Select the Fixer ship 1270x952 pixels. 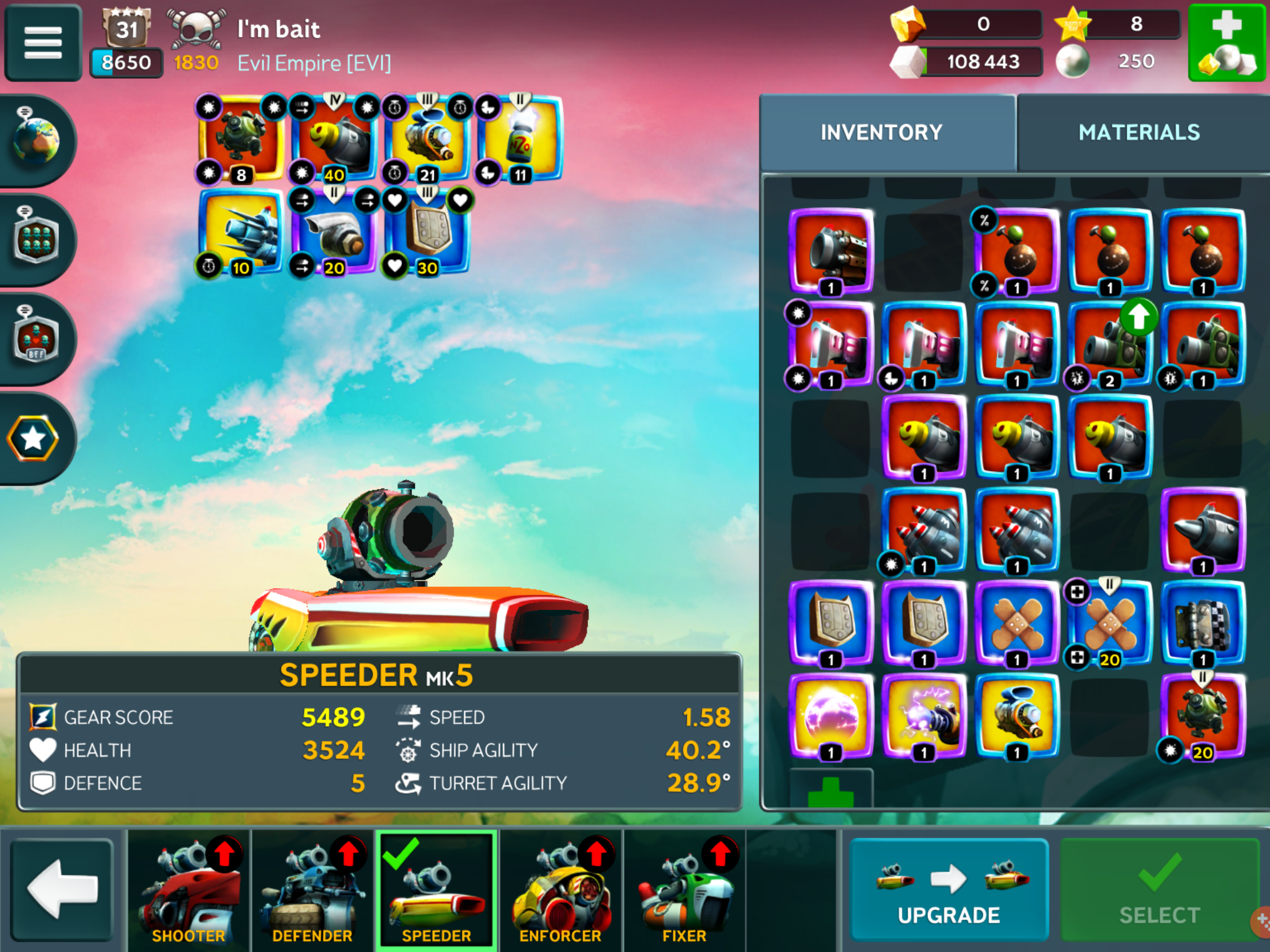tap(685, 890)
